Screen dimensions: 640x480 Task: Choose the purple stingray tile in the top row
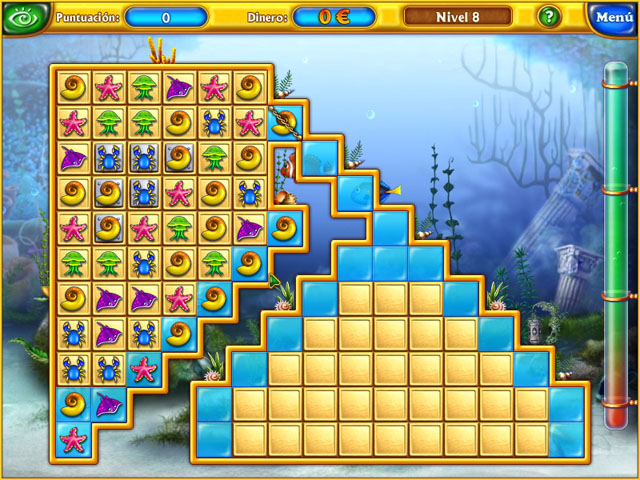[180, 88]
